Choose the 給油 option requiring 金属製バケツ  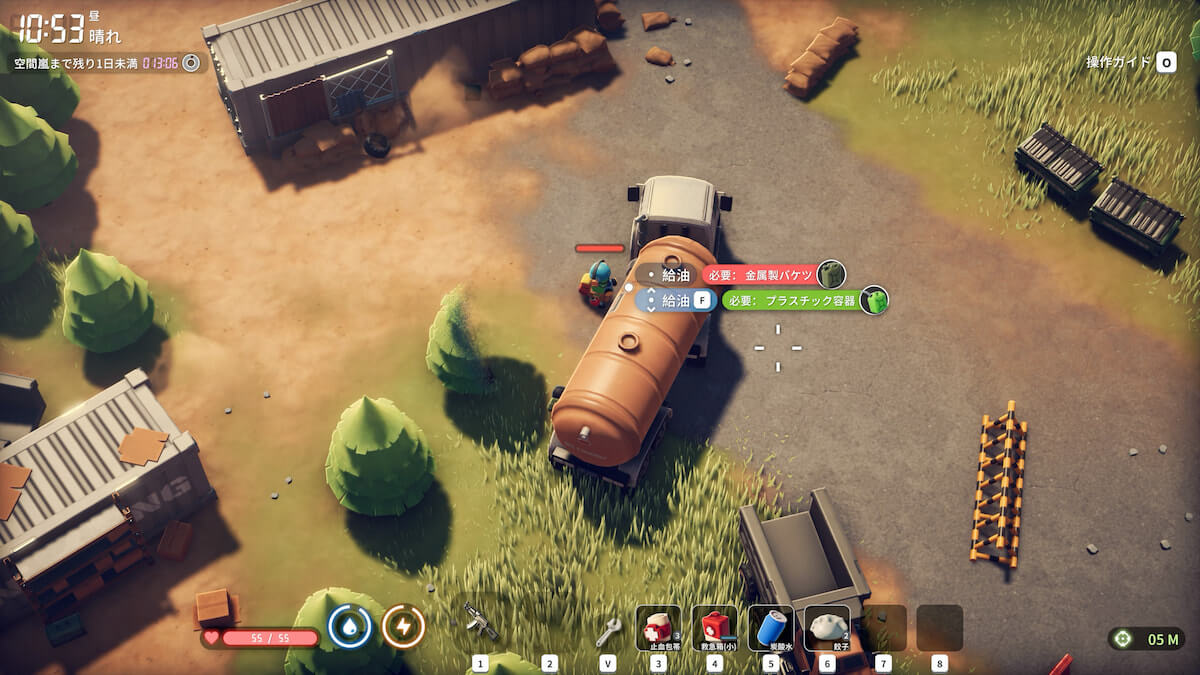coord(678,275)
